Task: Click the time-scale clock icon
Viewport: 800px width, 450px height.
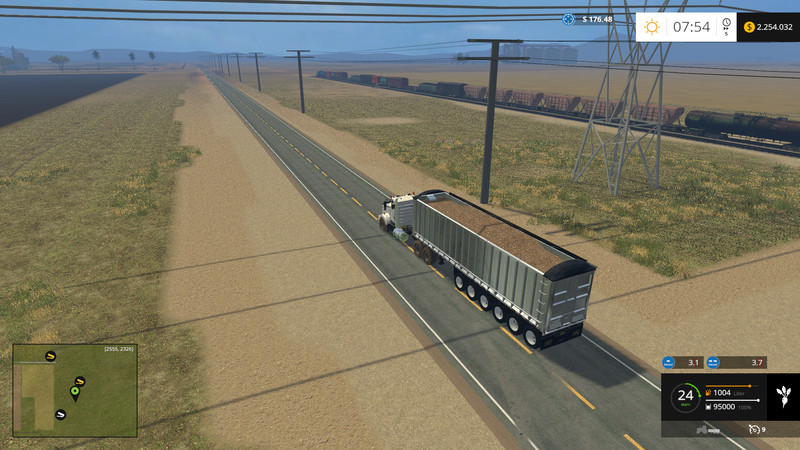Action: pos(726,24)
